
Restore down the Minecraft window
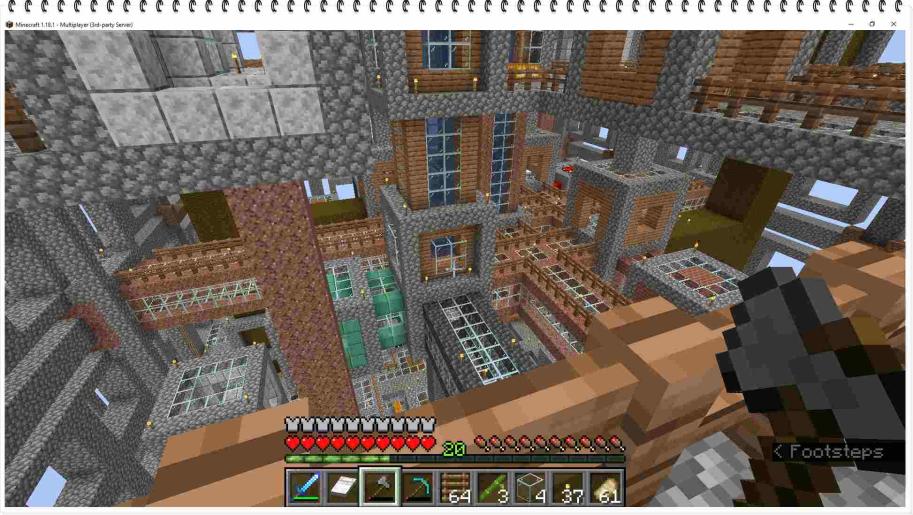click(871, 24)
